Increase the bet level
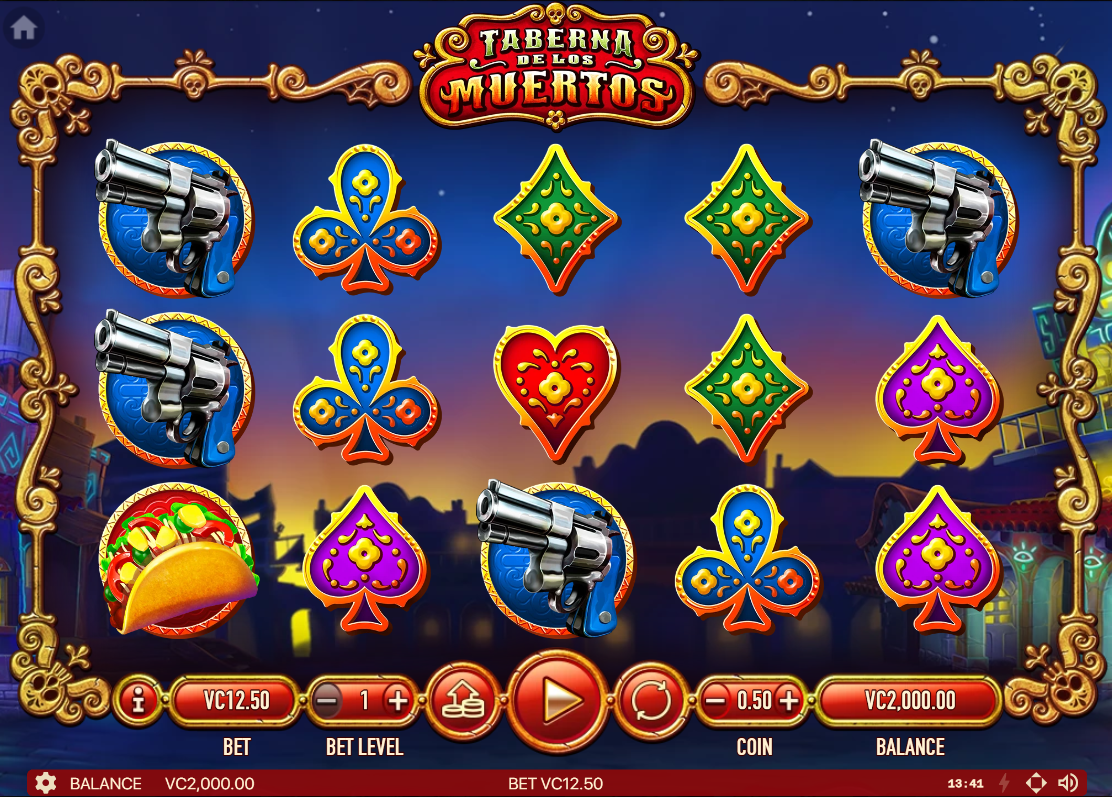1112x797 pixels. tap(398, 700)
